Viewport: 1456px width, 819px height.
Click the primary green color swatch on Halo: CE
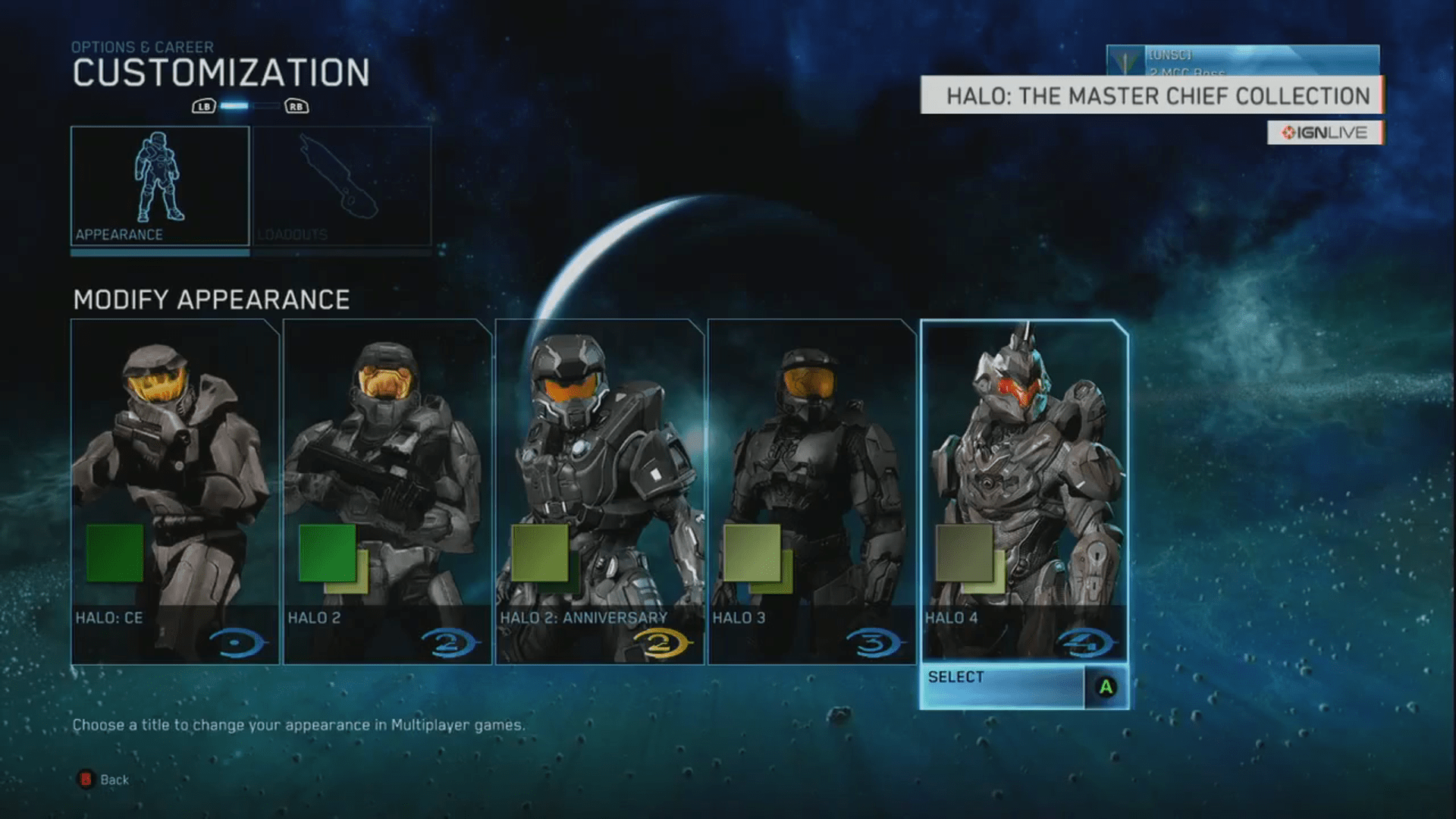(x=116, y=554)
